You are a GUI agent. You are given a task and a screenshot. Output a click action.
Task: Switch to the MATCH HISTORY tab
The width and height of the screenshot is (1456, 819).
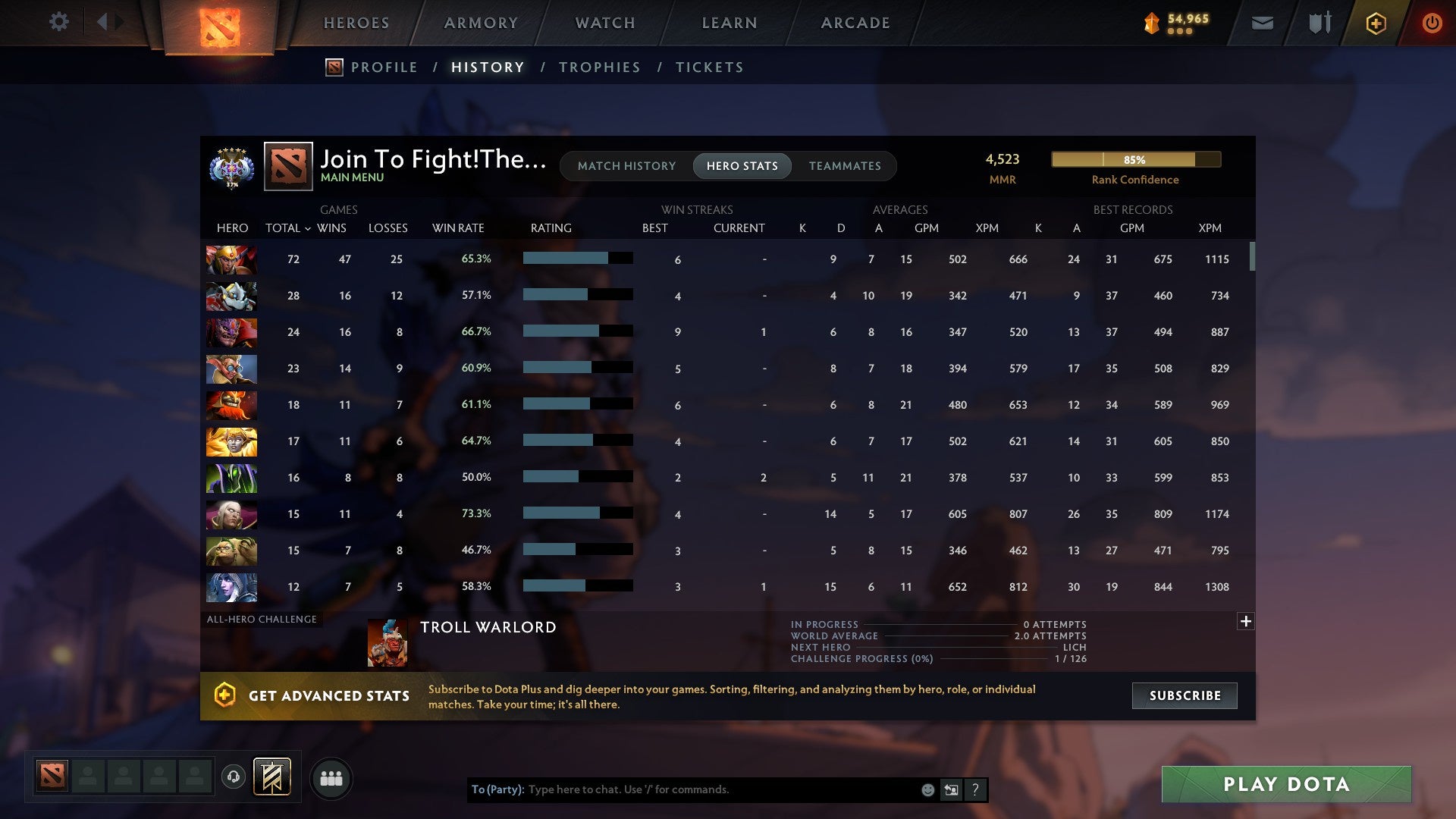point(626,165)
